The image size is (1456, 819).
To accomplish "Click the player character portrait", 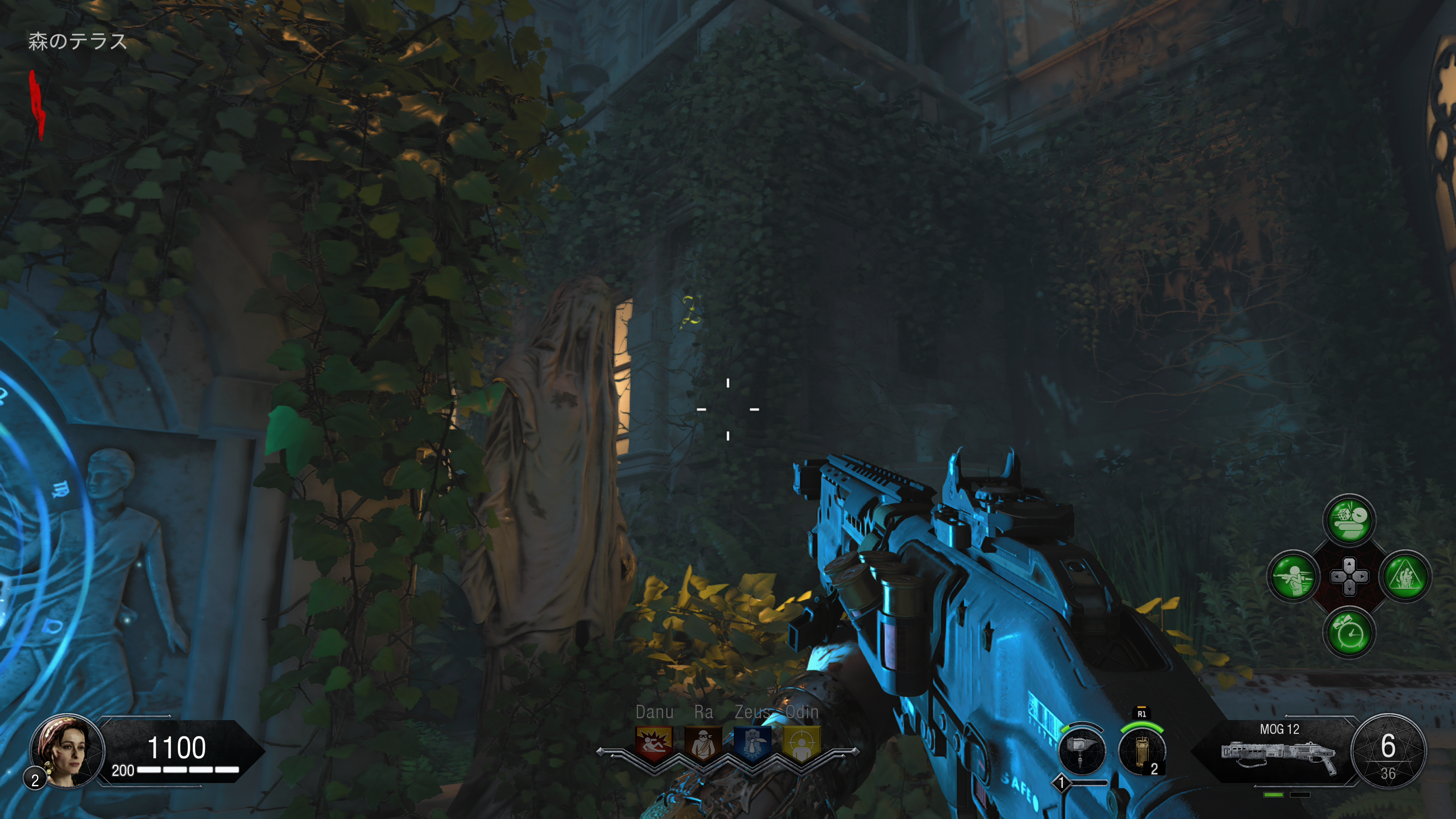I will pyautogui.click(x=68, y=751).
